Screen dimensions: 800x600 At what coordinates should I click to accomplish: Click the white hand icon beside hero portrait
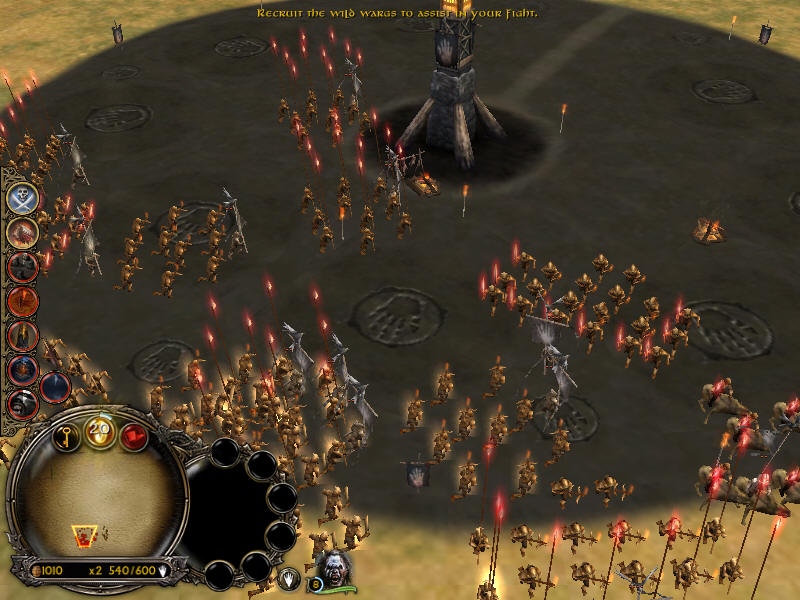tap(289, 577)
